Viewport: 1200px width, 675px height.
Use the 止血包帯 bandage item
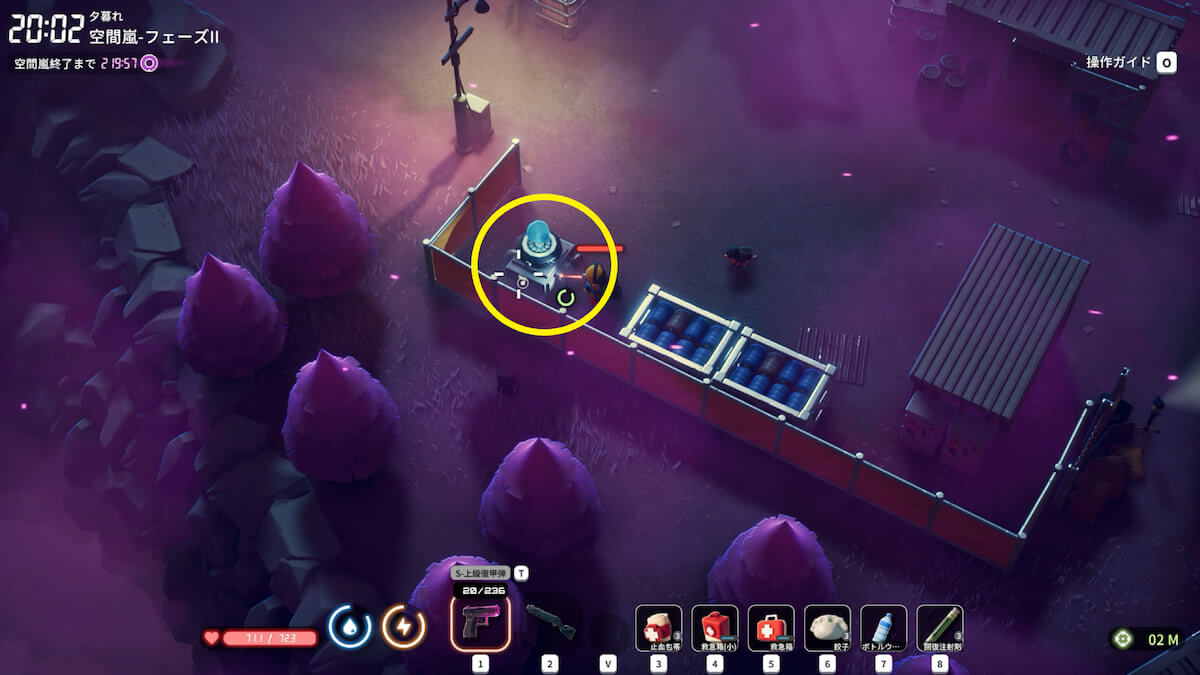[659, 628]
